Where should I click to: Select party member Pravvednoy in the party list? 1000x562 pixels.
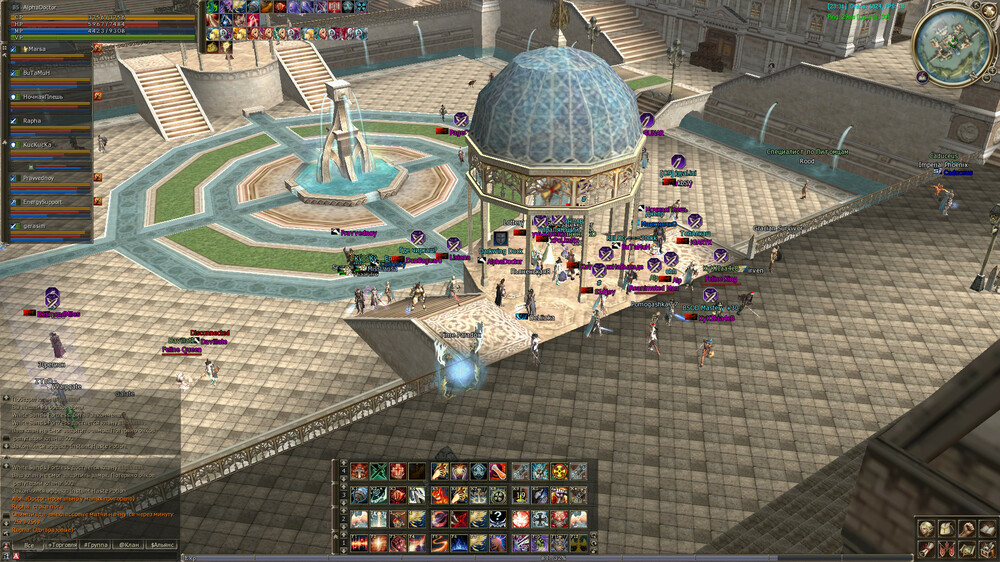click(x=45, y=178)
